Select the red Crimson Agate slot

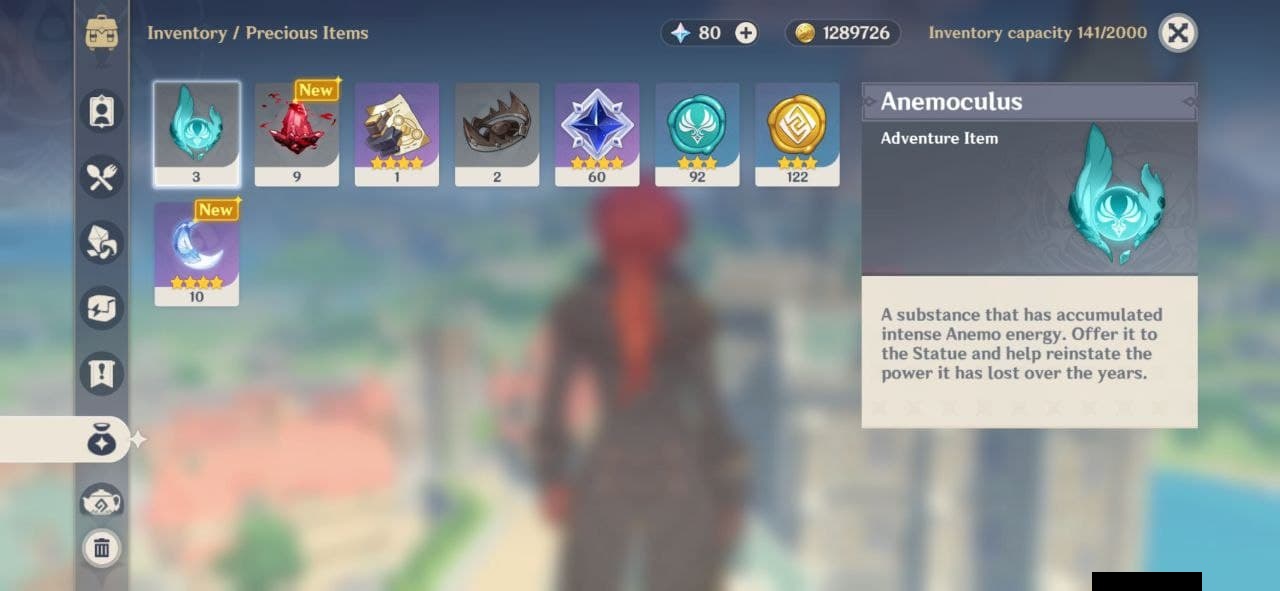coord(297,134)
